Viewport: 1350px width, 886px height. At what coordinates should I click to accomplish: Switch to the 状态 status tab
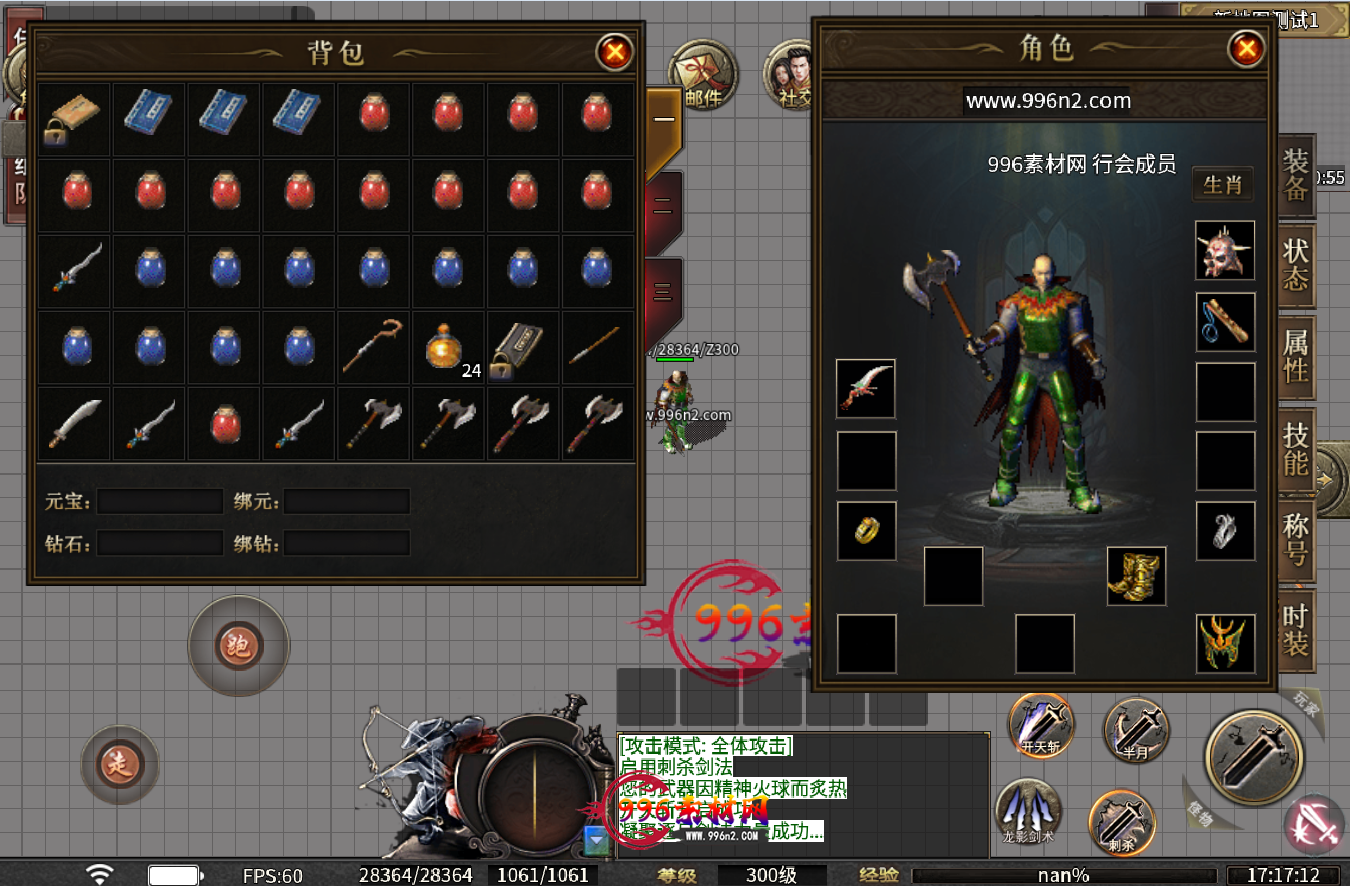coord(1295,264)
